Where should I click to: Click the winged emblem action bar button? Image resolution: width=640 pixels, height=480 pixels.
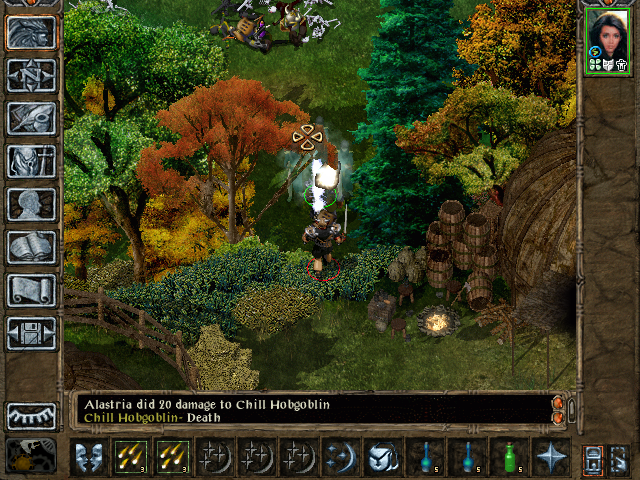(x=88, y=456)
